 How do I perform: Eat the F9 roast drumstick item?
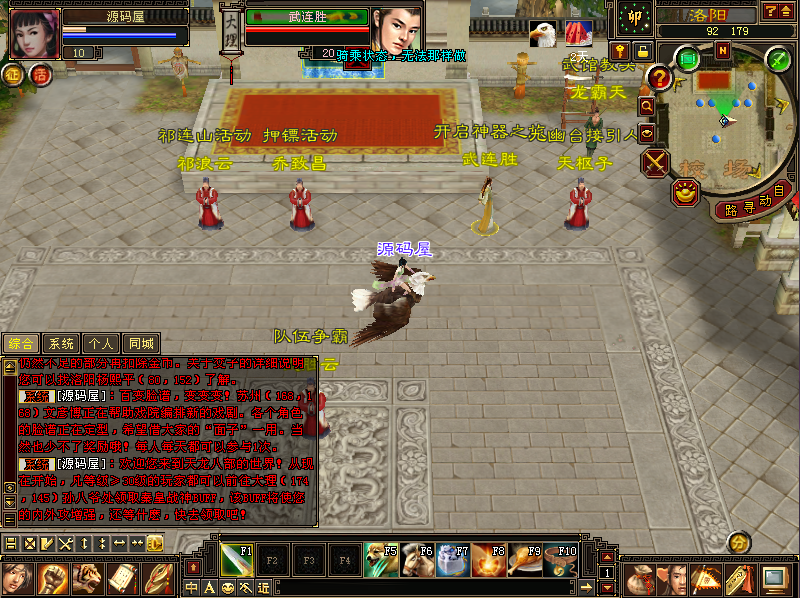click(x=524, y=558)
